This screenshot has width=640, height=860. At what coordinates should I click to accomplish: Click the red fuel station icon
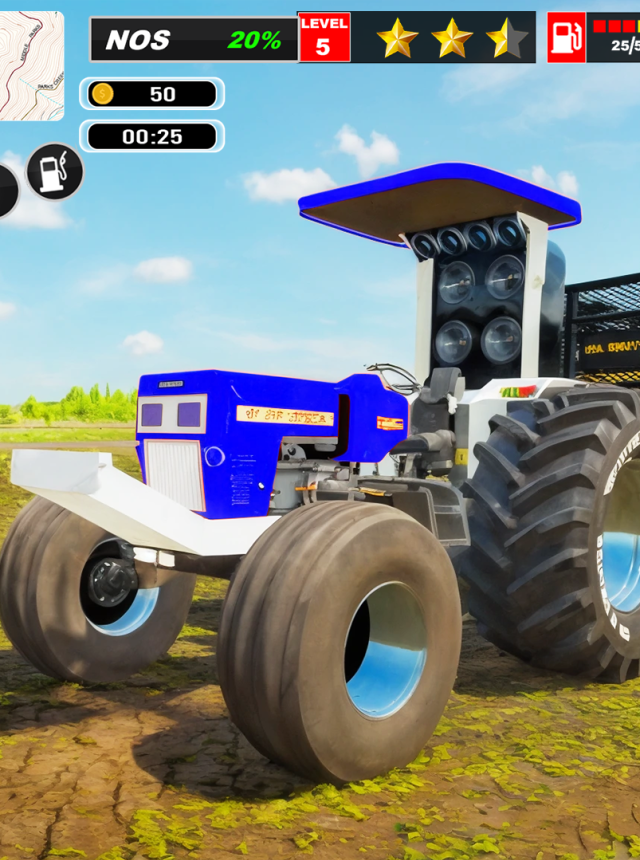(x=566, y=38)
